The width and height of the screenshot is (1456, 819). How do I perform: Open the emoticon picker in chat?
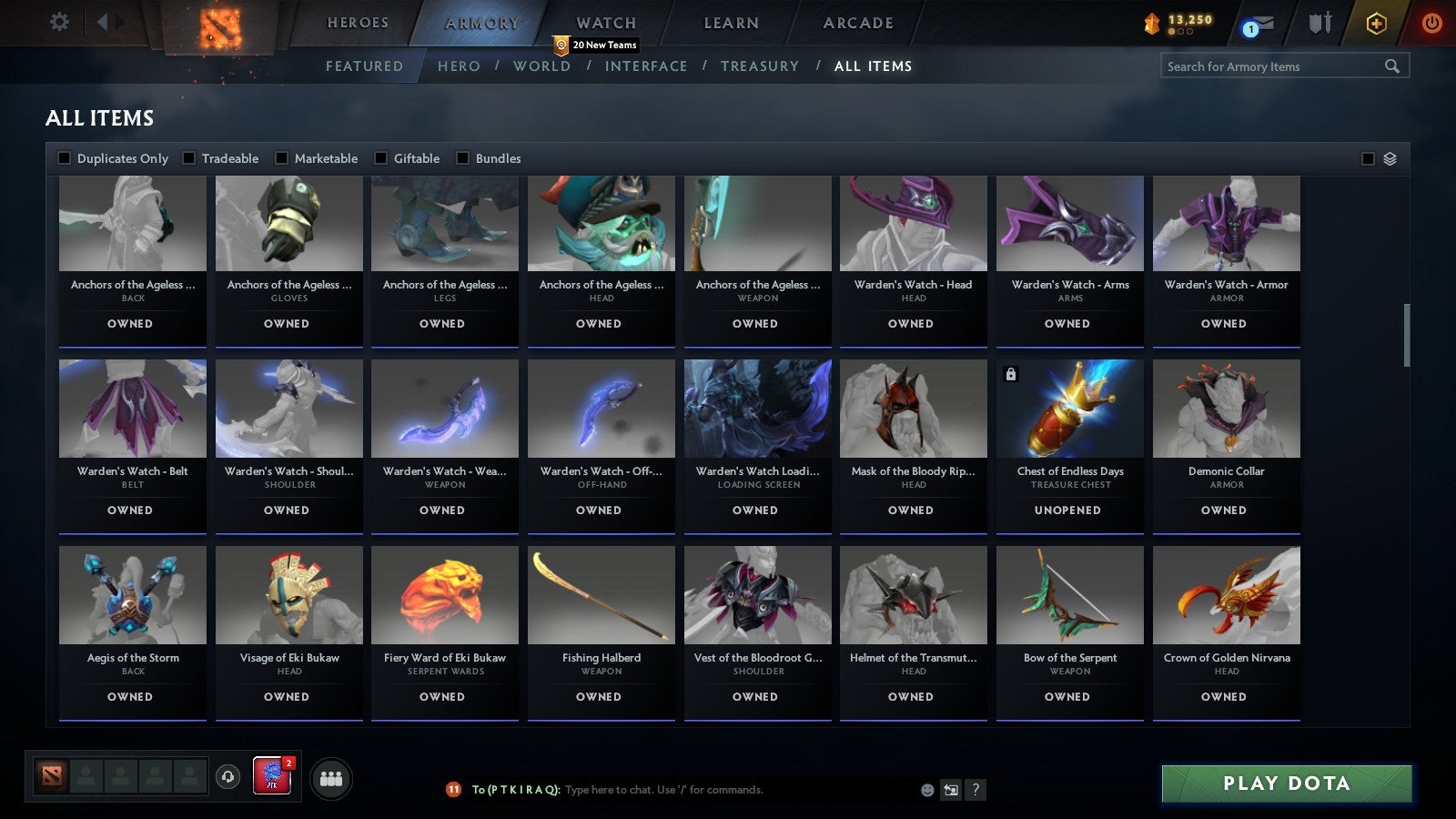click(927, 790)
